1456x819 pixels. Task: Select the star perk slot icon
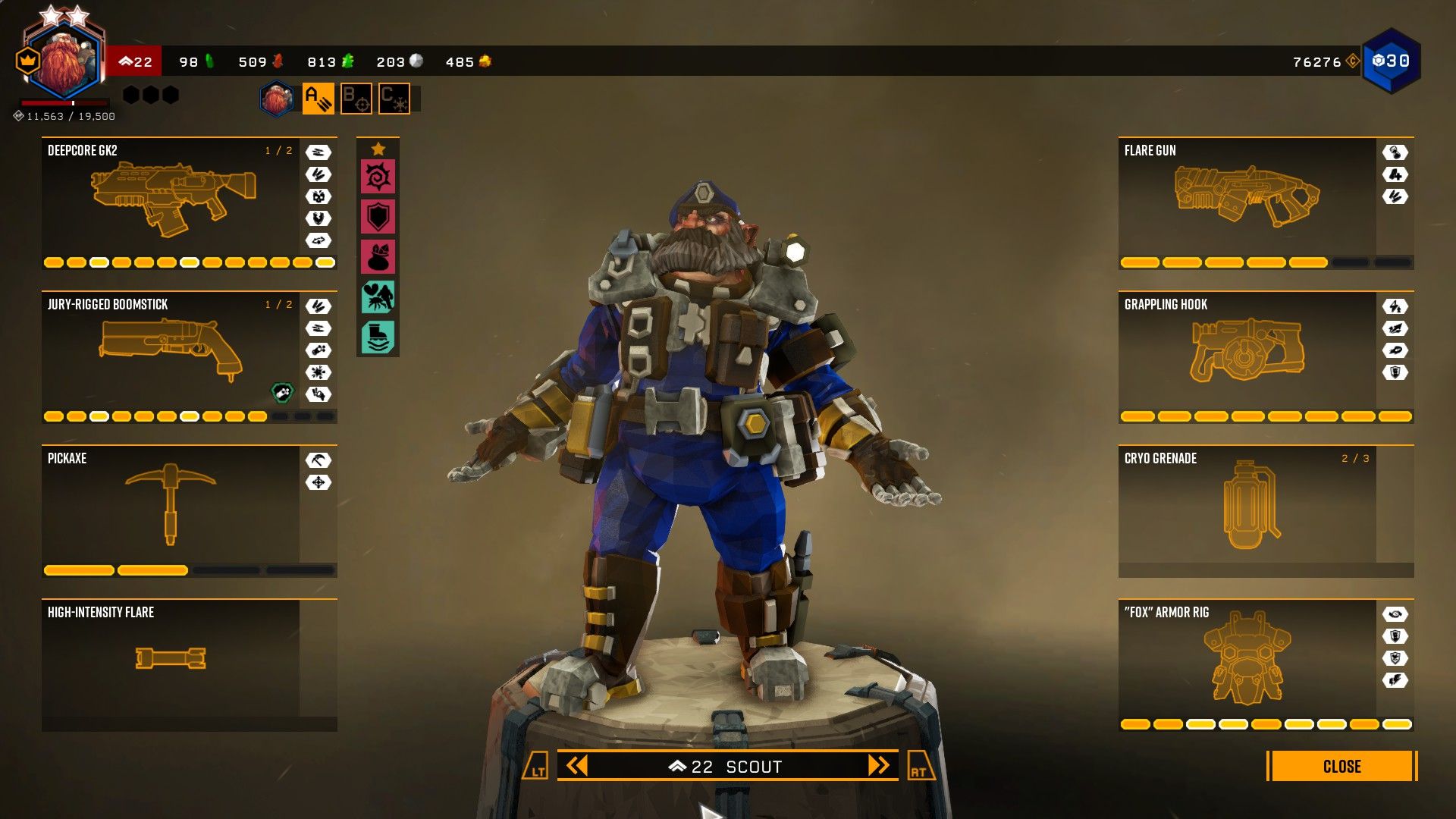click(x=377, y=148)
